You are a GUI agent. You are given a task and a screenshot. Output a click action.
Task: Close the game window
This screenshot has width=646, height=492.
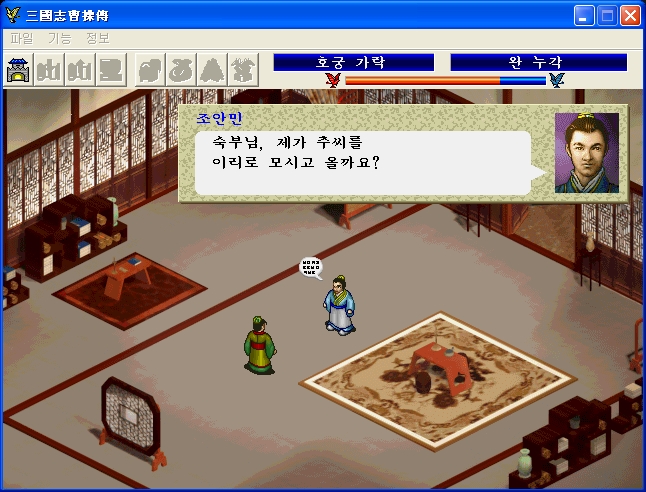tap(630, 15)
